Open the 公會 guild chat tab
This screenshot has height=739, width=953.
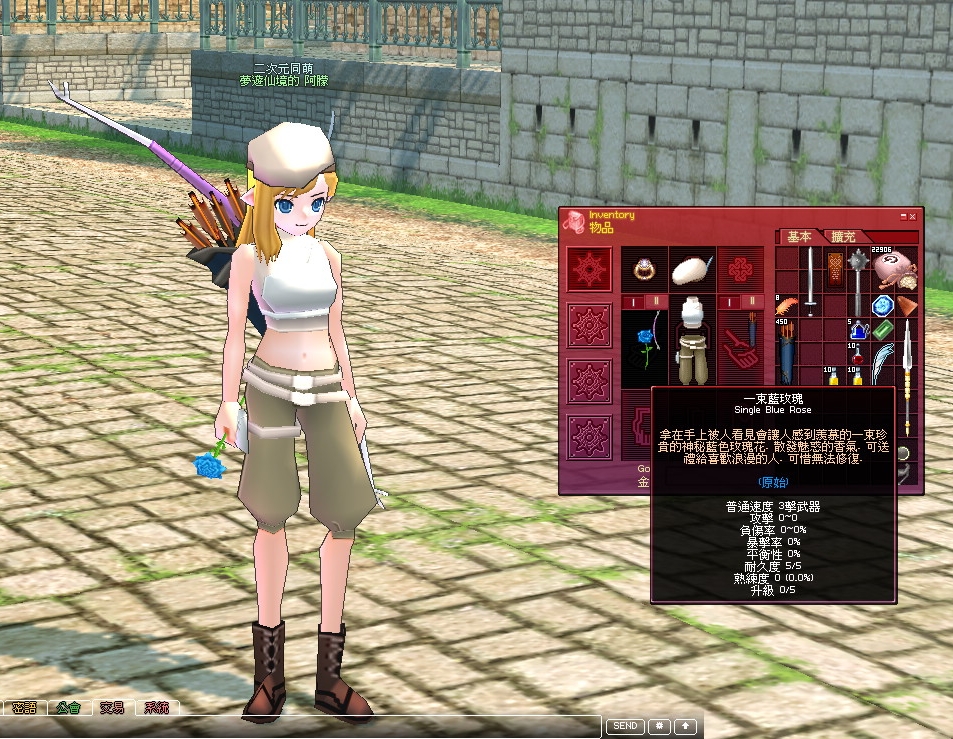click(x=68, y=708)
